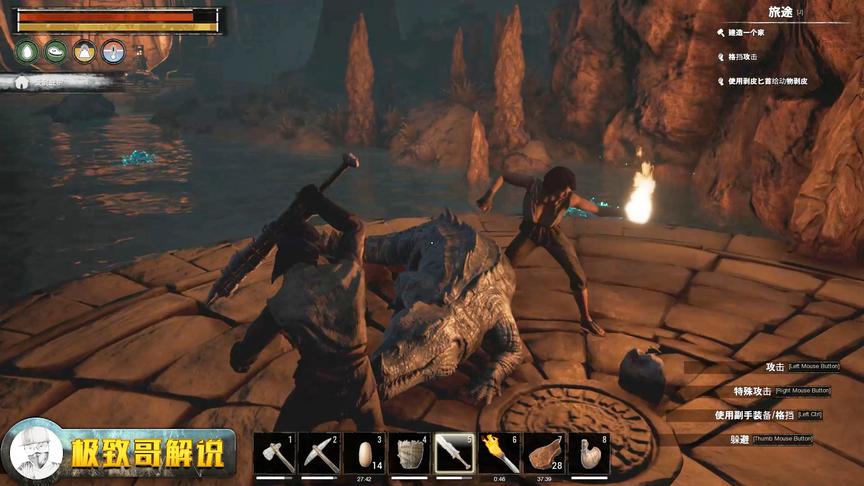Select the highlighted sword in slot 5
The width and height of the screenshot is (864, 486).
[455, 454]
